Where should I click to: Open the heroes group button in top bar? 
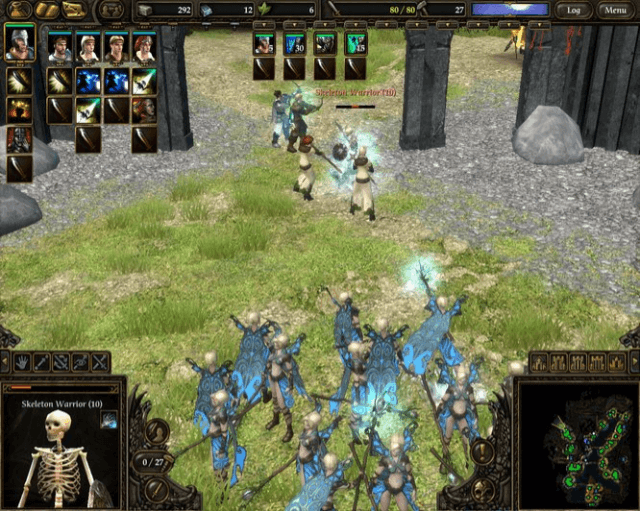coord(110,10)
